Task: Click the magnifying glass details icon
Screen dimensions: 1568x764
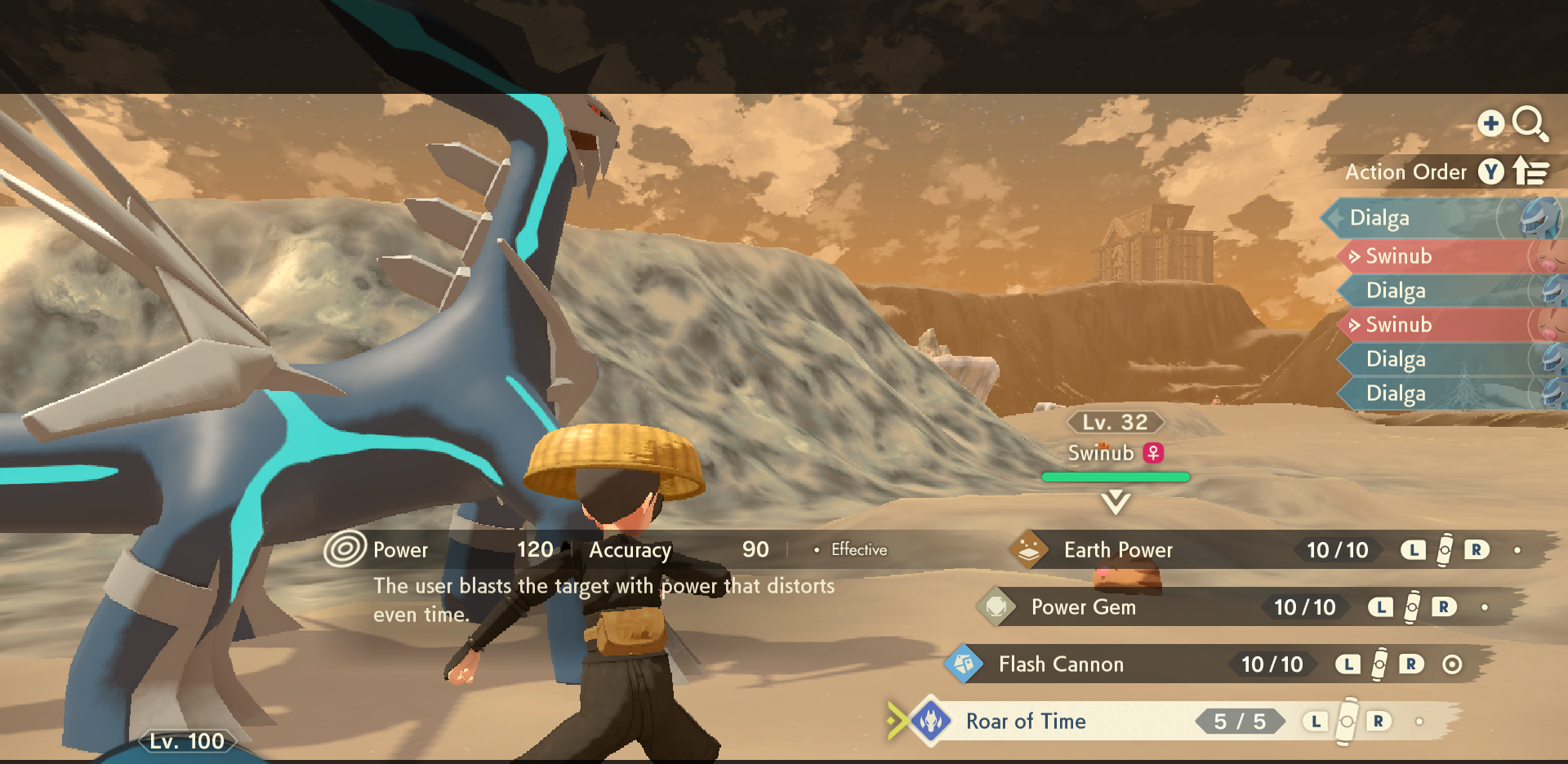Action: [1529, 124]
